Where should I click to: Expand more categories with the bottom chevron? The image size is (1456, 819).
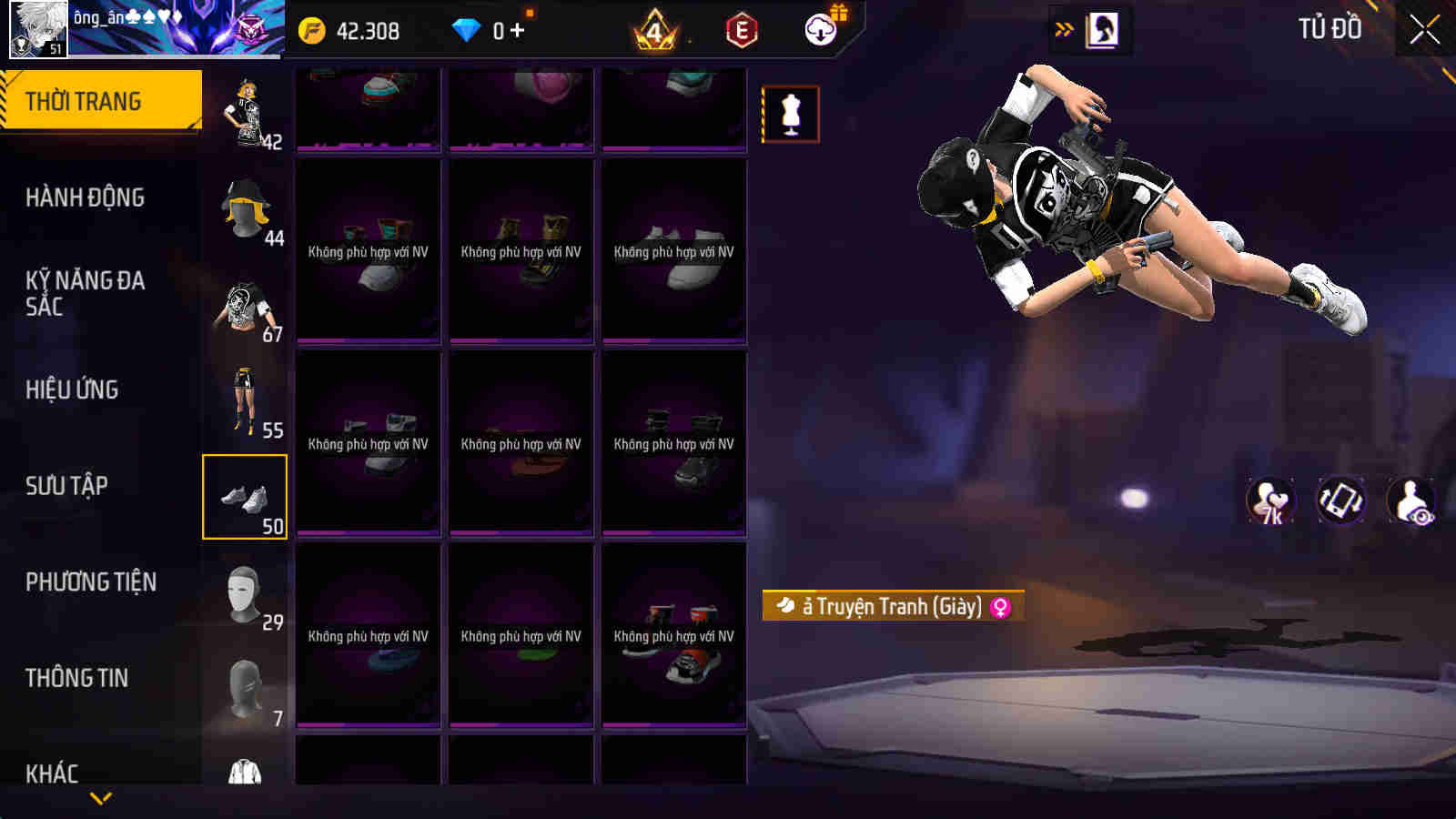[x=100, y=795]
